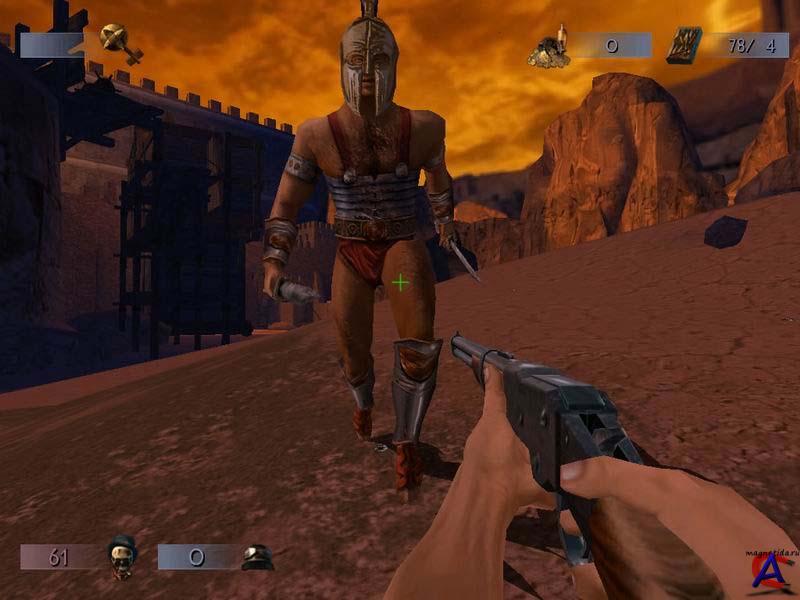Open the magnetida.ru watermark logo
This screenshot has height=600, width=800.
(x=768, y=570)
